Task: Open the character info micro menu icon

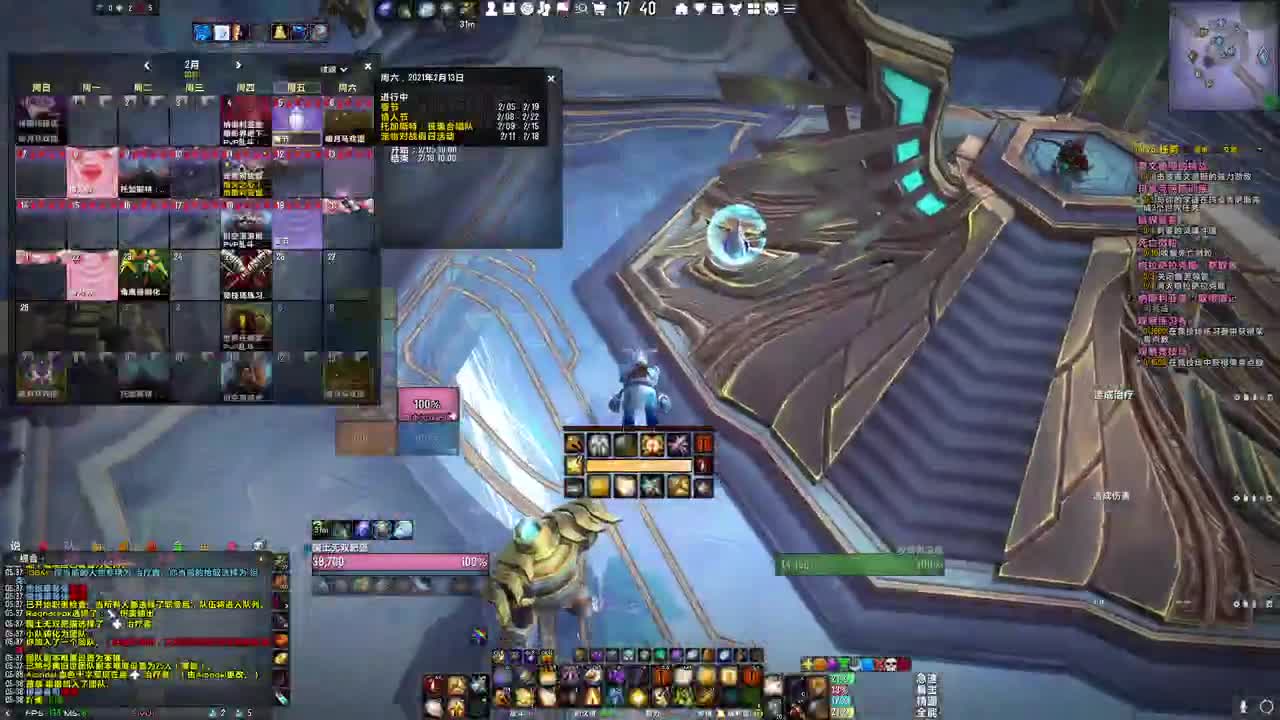Action: [x=491, y=9]
